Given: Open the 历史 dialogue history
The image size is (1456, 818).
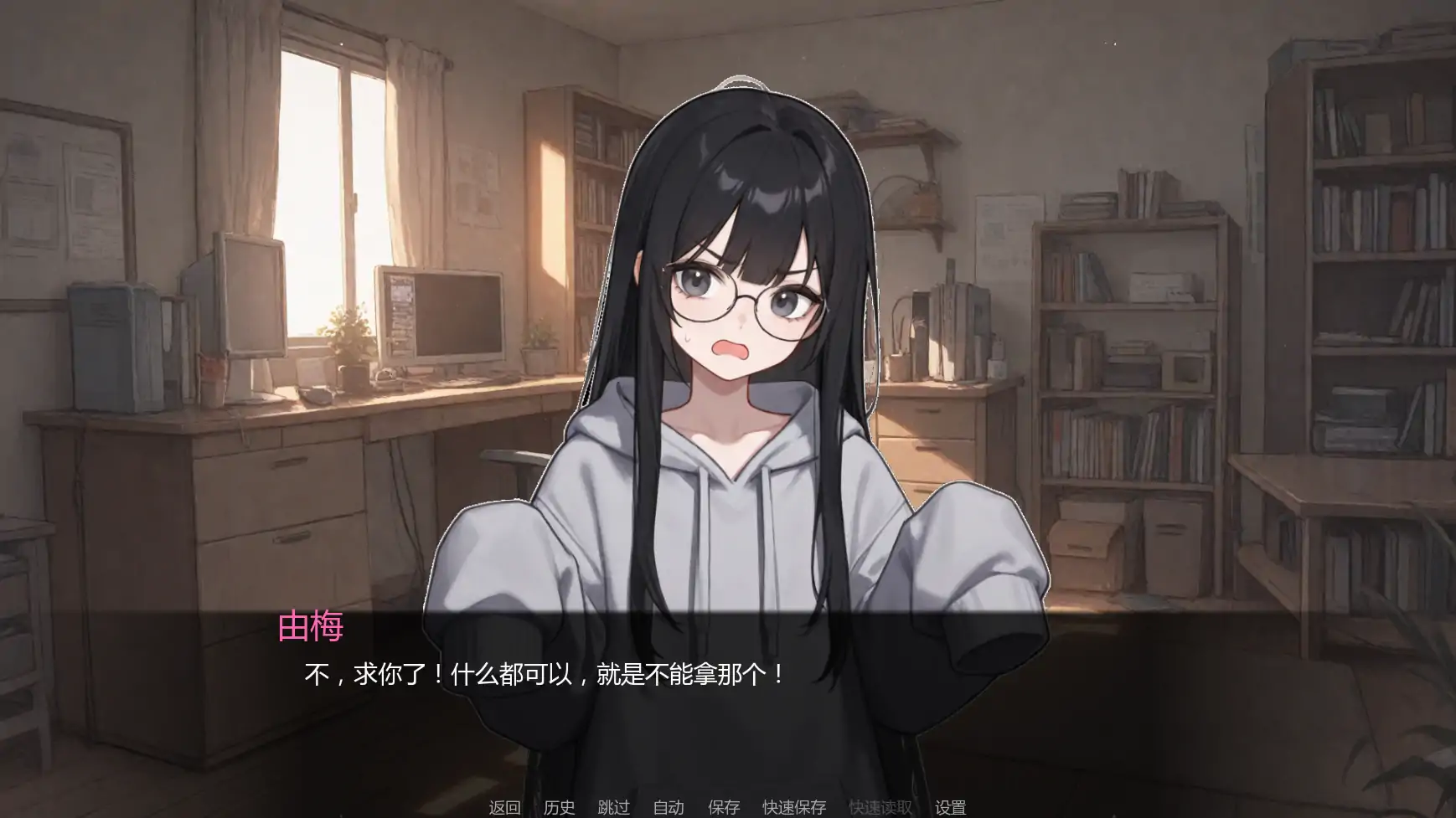Looking at the screenshot, I should (558, 808).
